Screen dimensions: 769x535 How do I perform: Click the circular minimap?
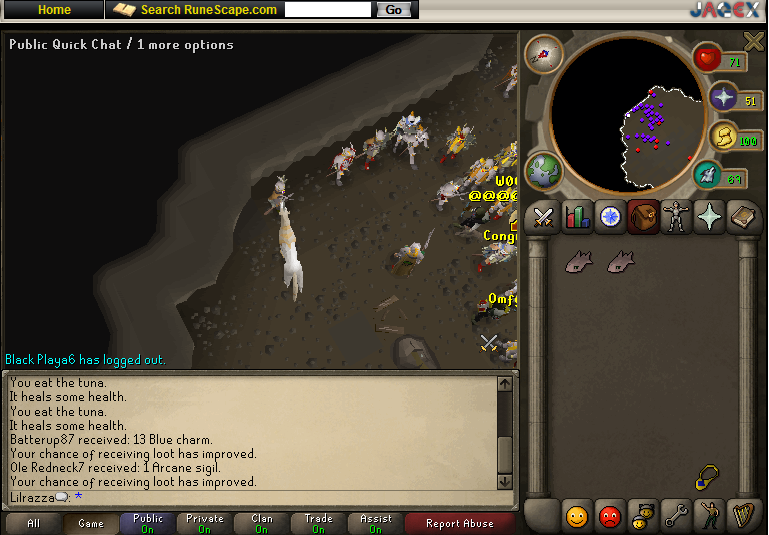coord(624,114)
